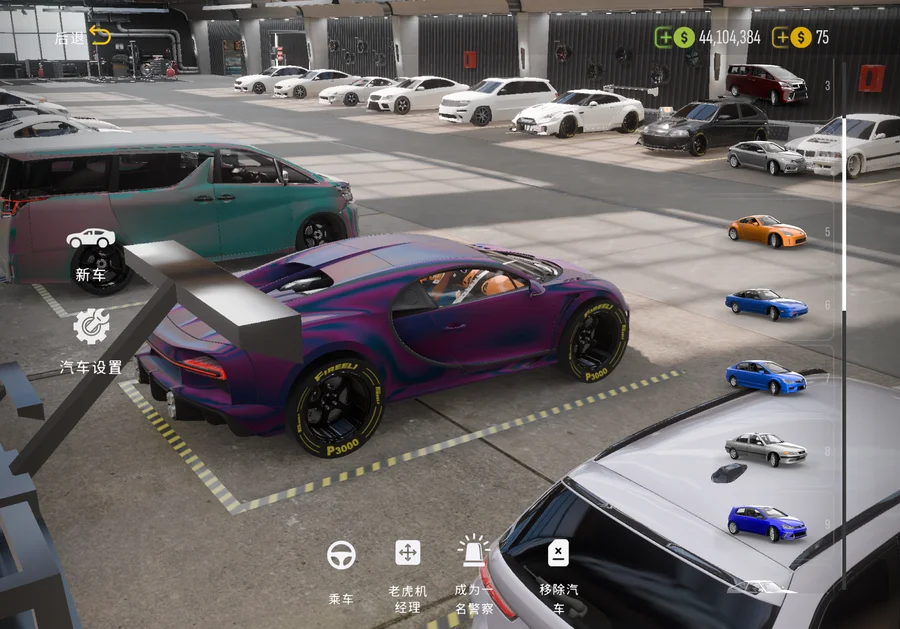Select 移除汽车 to remove the car

(558, 570)
